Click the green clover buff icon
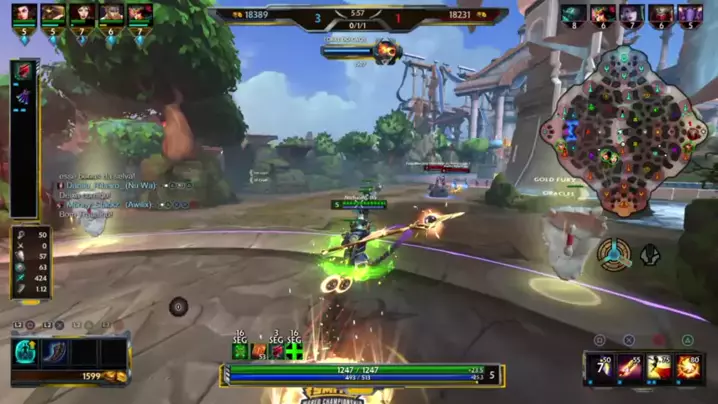 (240, 351)
